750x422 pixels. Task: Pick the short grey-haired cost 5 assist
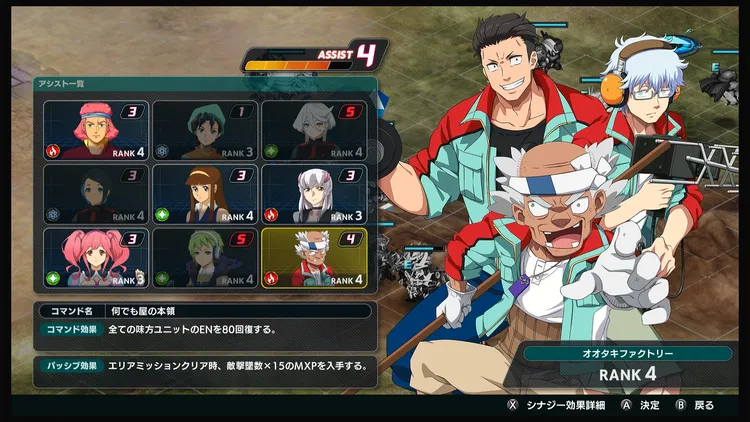click(313, 130)
